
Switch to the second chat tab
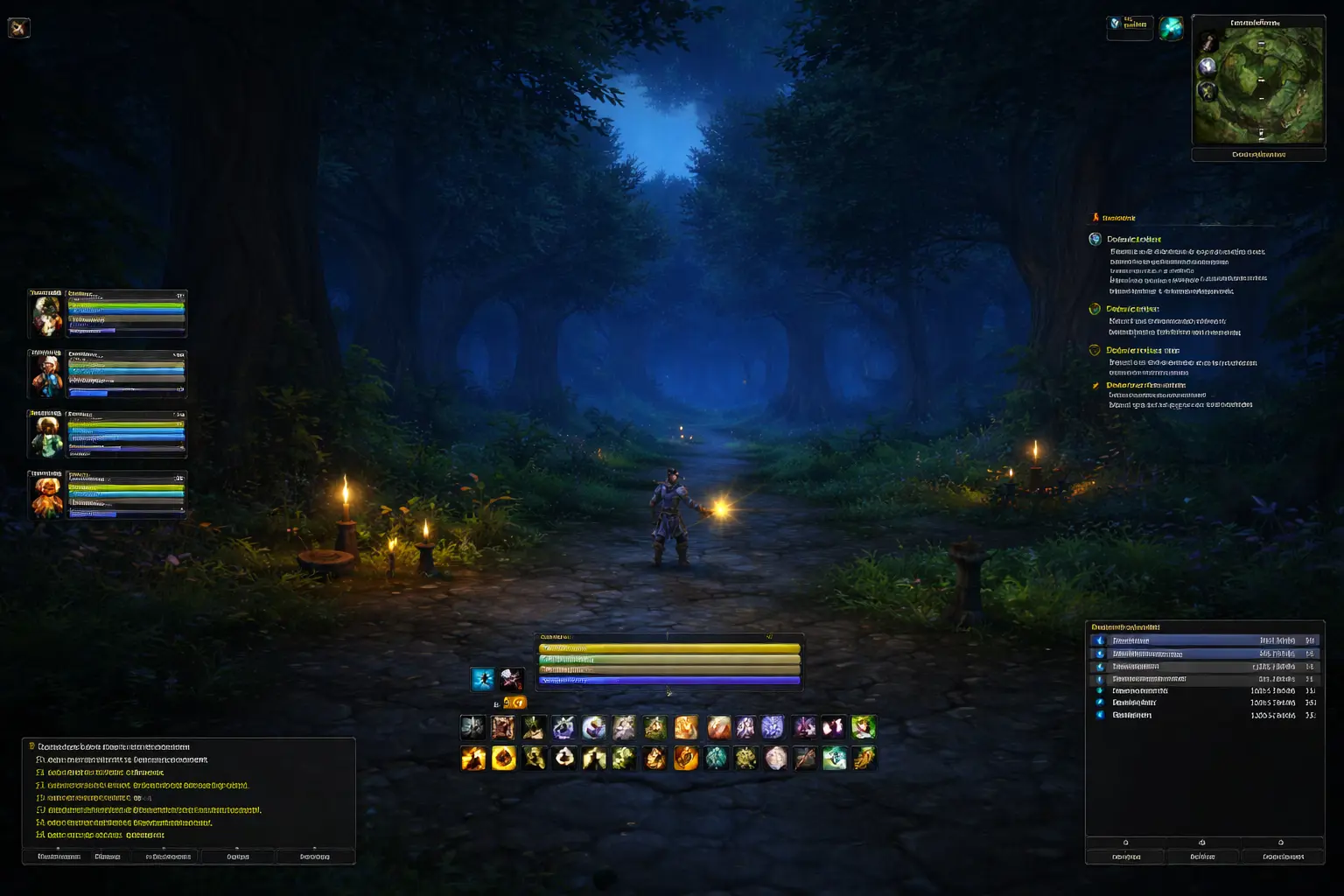pyautogui.click(x=108, y=857)
